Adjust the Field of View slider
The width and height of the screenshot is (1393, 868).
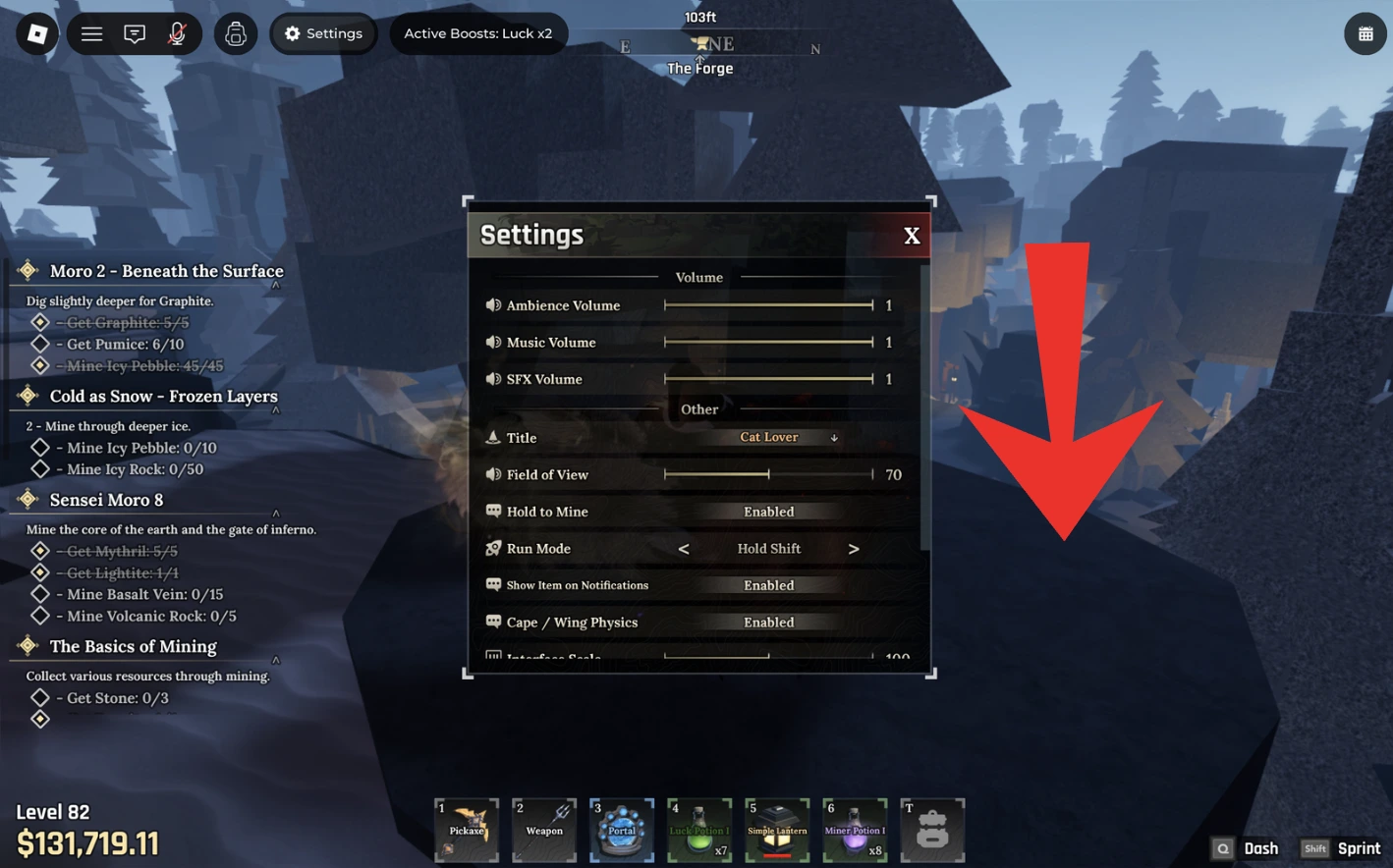769,474
